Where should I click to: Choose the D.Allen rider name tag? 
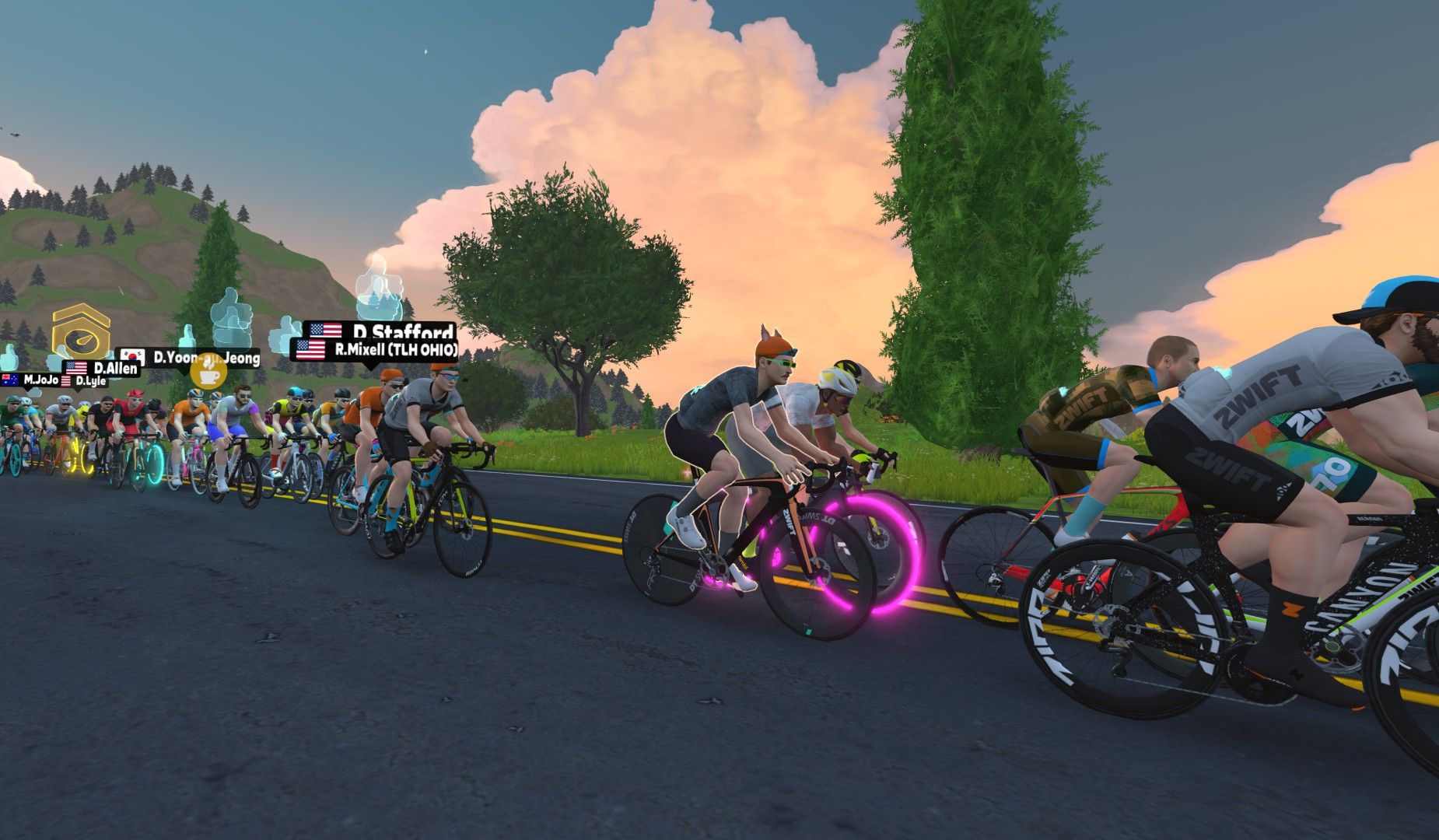[x=102, y=367]
